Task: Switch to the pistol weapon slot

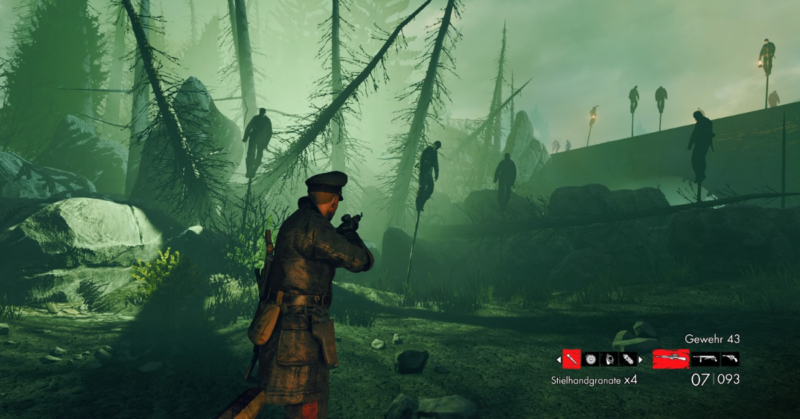Action: tap(730, 358)
